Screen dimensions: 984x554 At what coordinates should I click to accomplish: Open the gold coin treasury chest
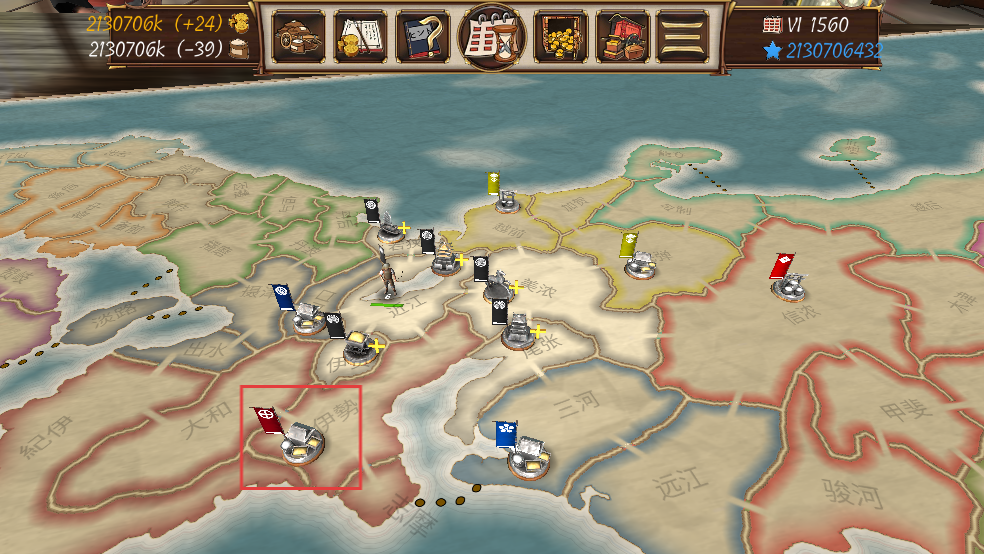560,37
